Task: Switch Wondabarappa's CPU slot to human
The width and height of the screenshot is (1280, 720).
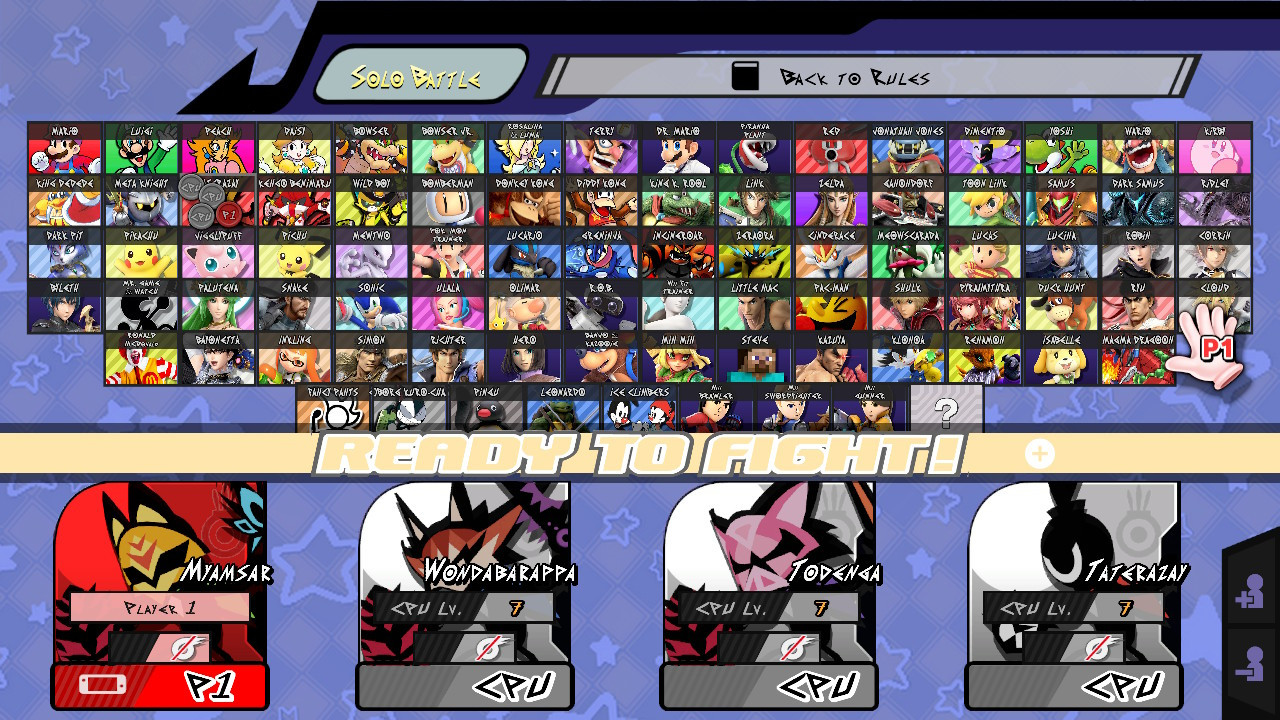Action: click(465, 686)
